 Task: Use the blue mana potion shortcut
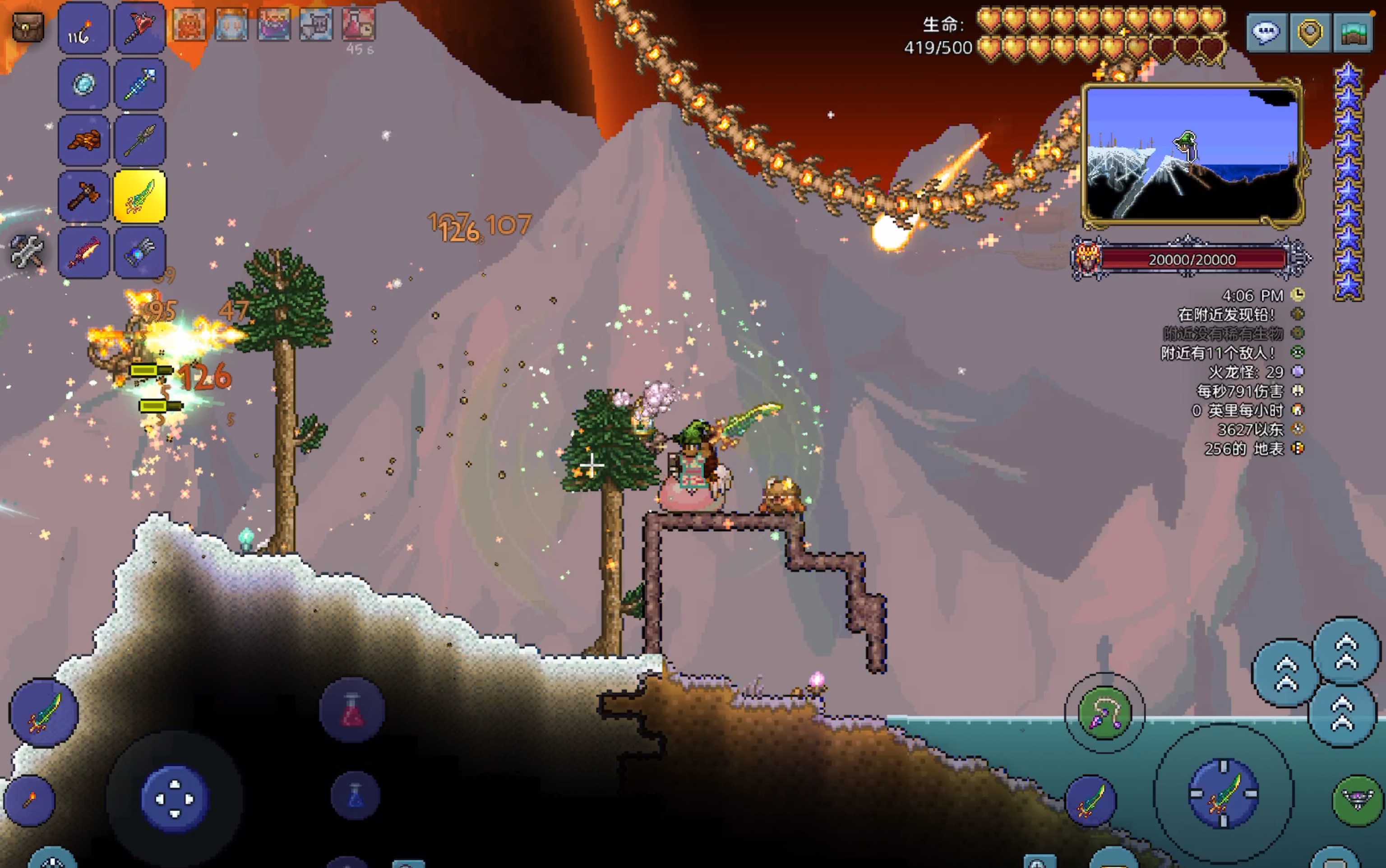coord(355,796)
